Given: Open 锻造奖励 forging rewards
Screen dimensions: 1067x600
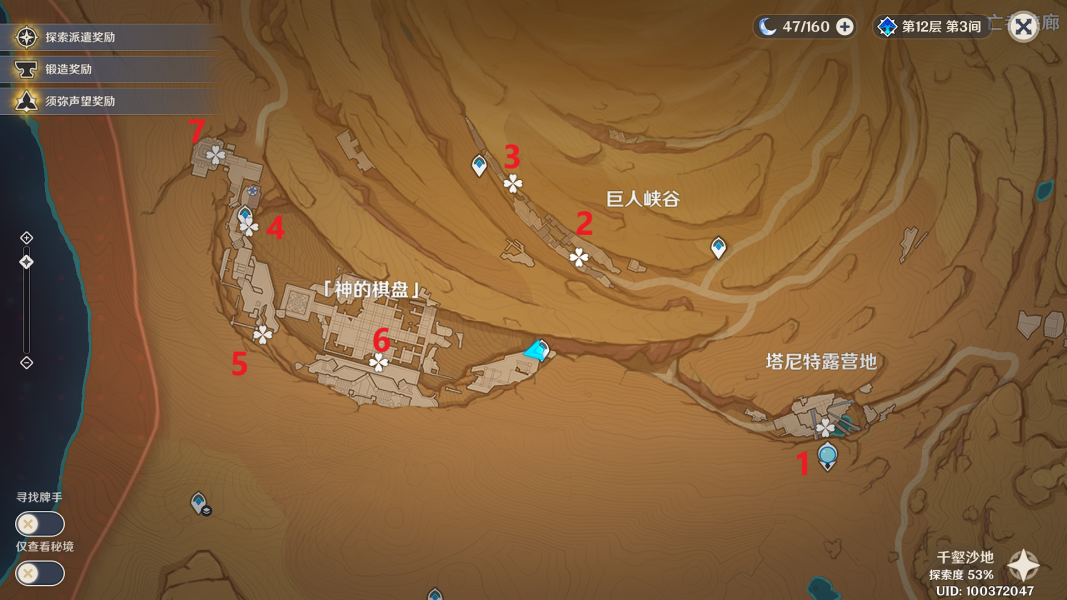Looking at the screenshot, I should click(x=68, y=69).
